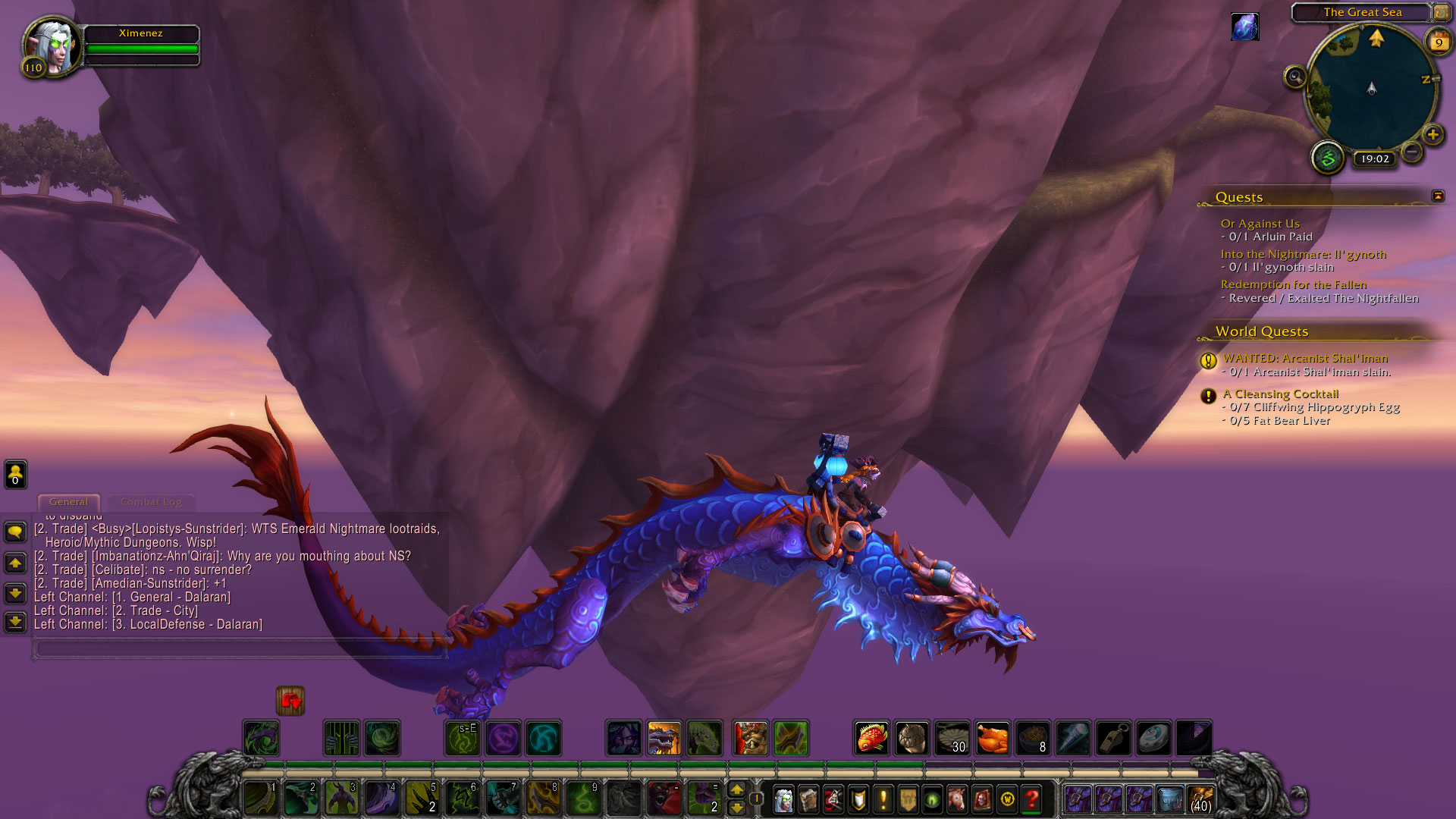Open the world map button beside The Great Sea
This screenshot has height=819, width=1456.
click(x=1441, y=12)
